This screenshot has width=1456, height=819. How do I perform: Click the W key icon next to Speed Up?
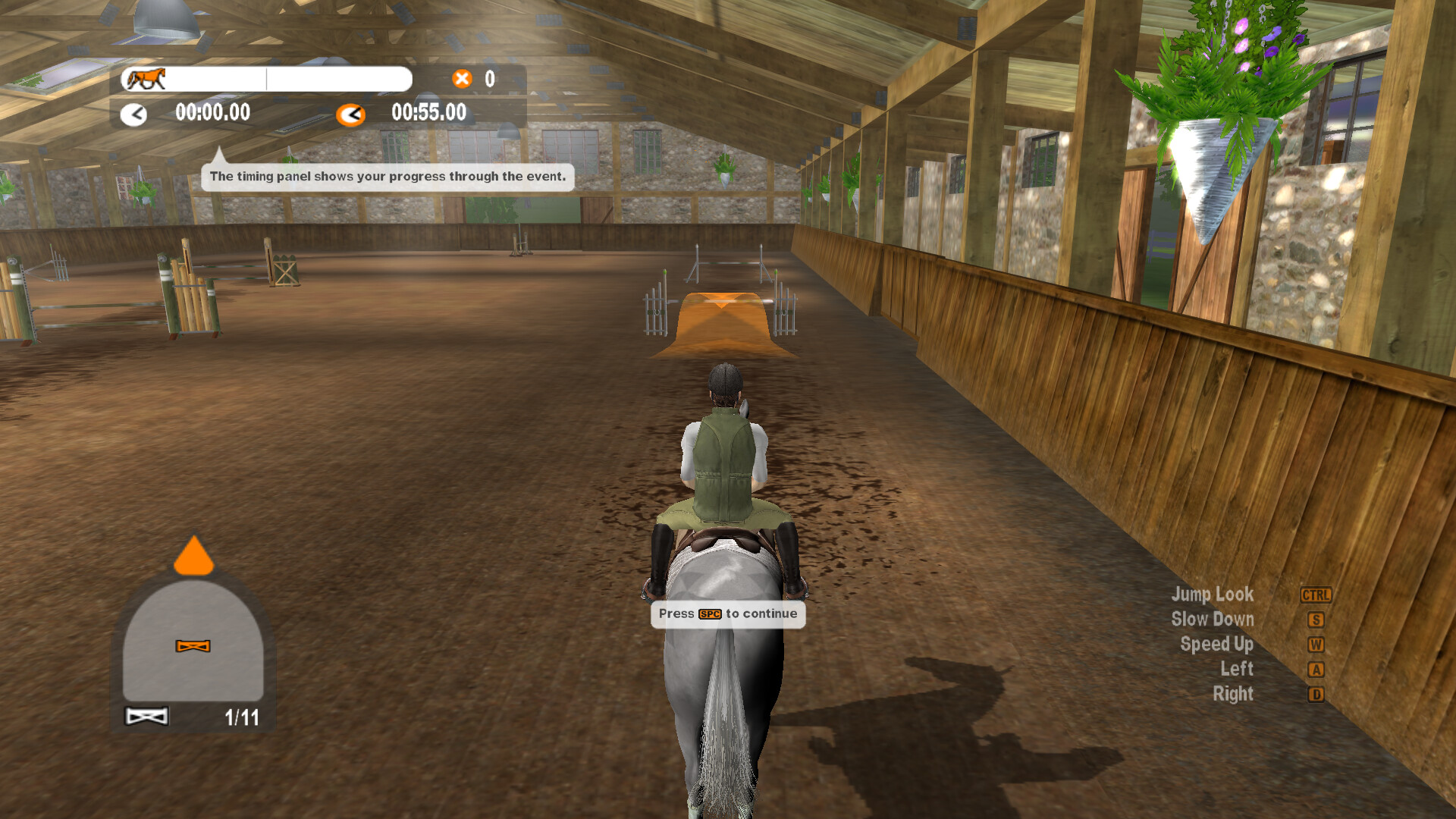pyautogui.click(x=1315, y=645)
